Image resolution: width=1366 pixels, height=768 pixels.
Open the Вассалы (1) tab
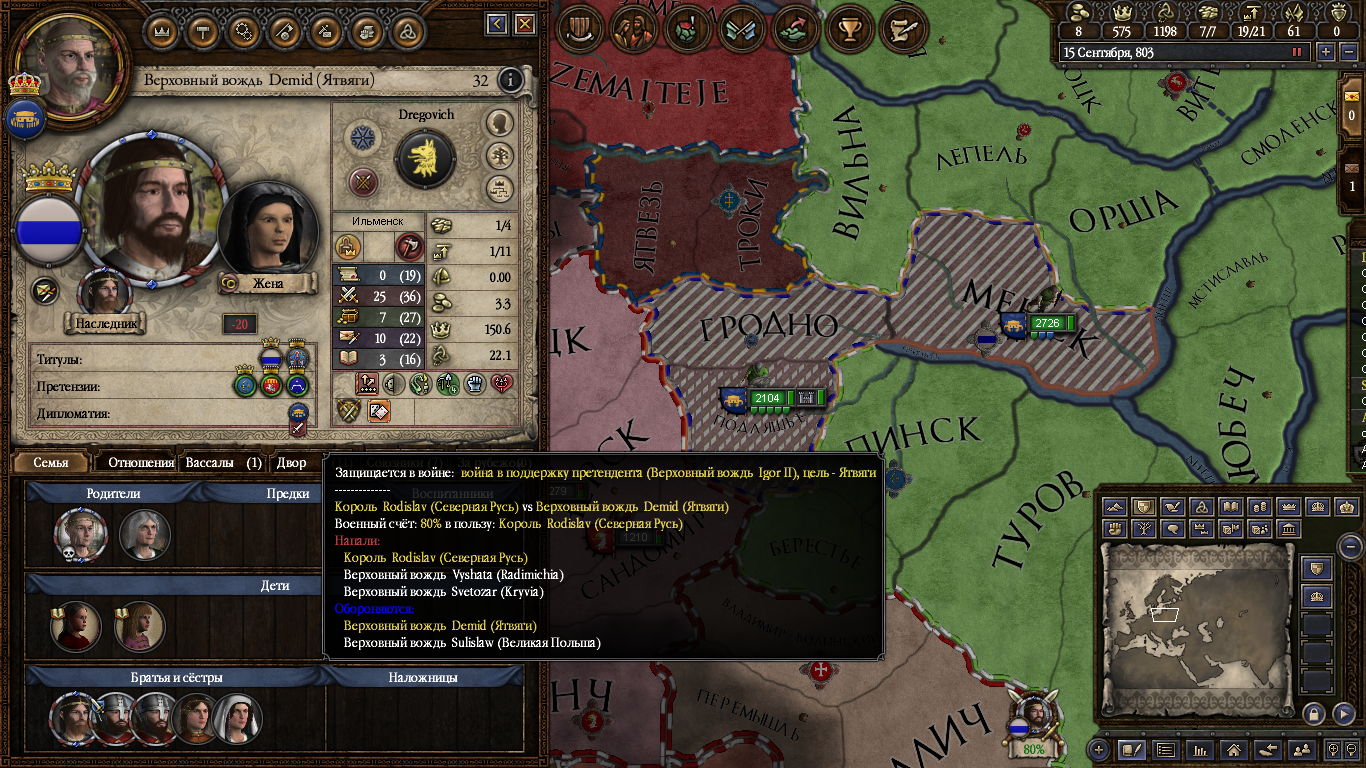[224, 463]
